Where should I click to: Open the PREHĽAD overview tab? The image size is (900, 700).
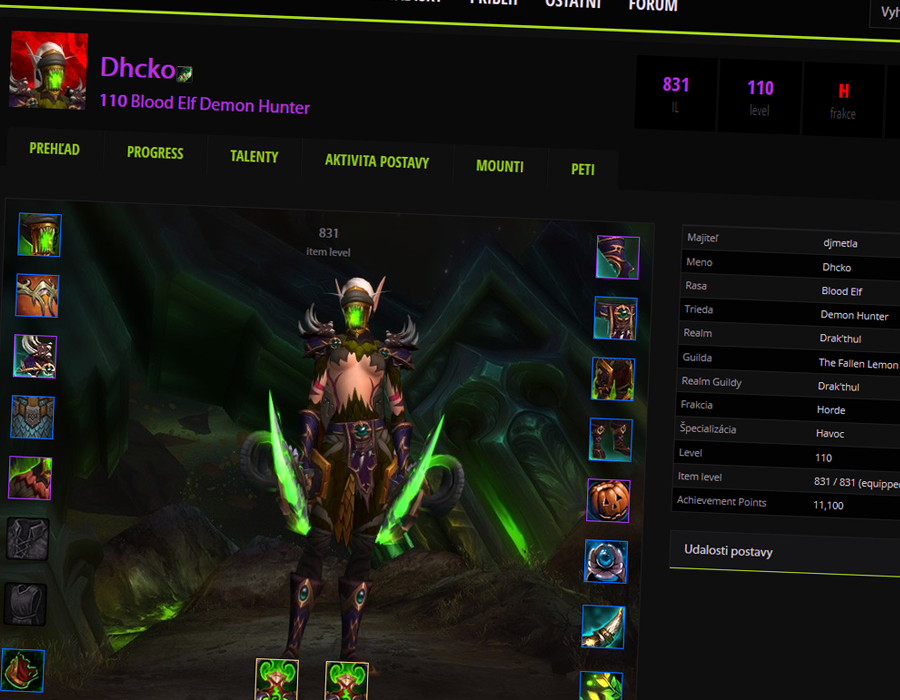[54, 150]
